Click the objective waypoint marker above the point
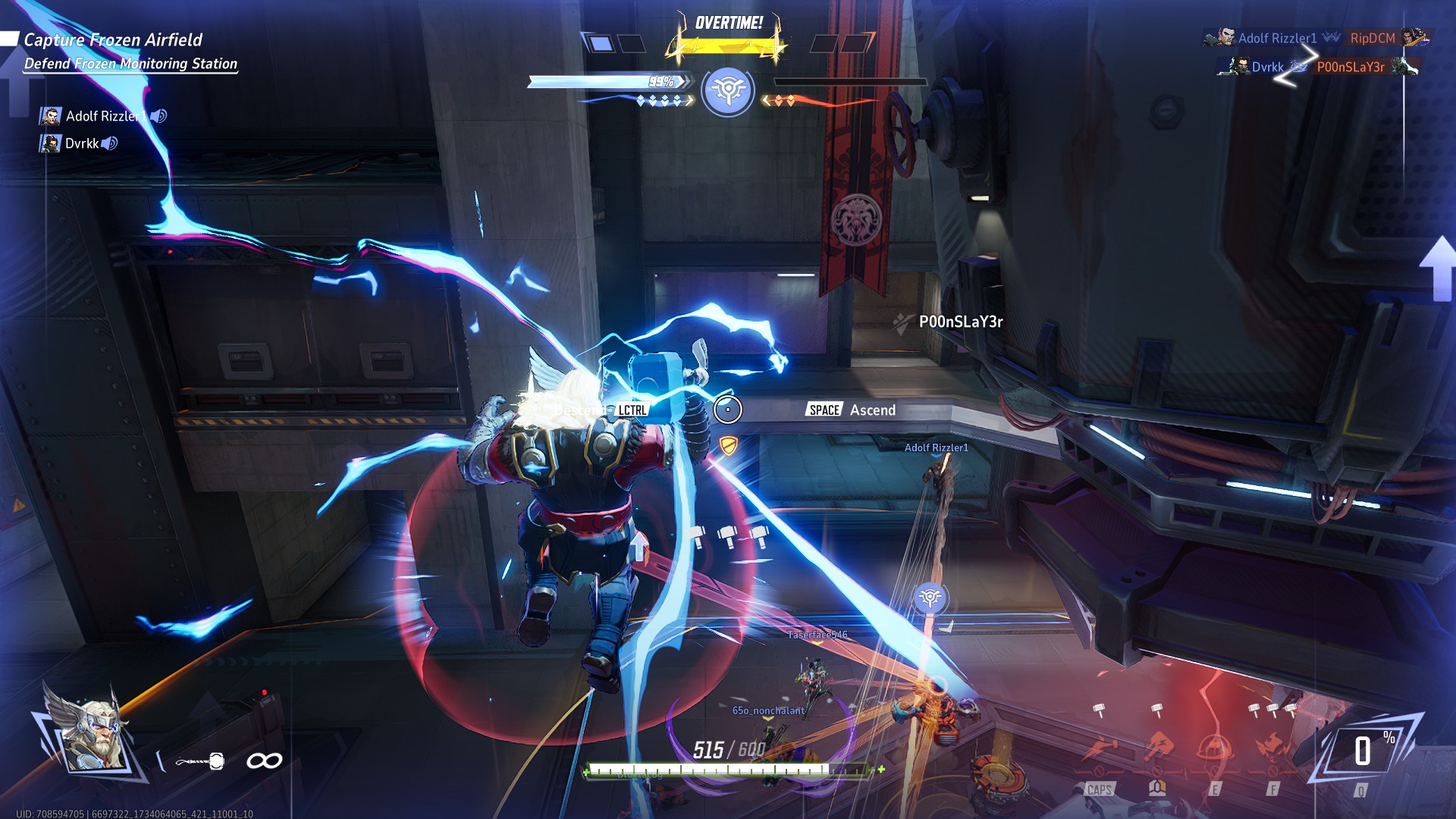The height and width of the screenshot is (819, 1456). pyautogui.click(x=929, y=598)
